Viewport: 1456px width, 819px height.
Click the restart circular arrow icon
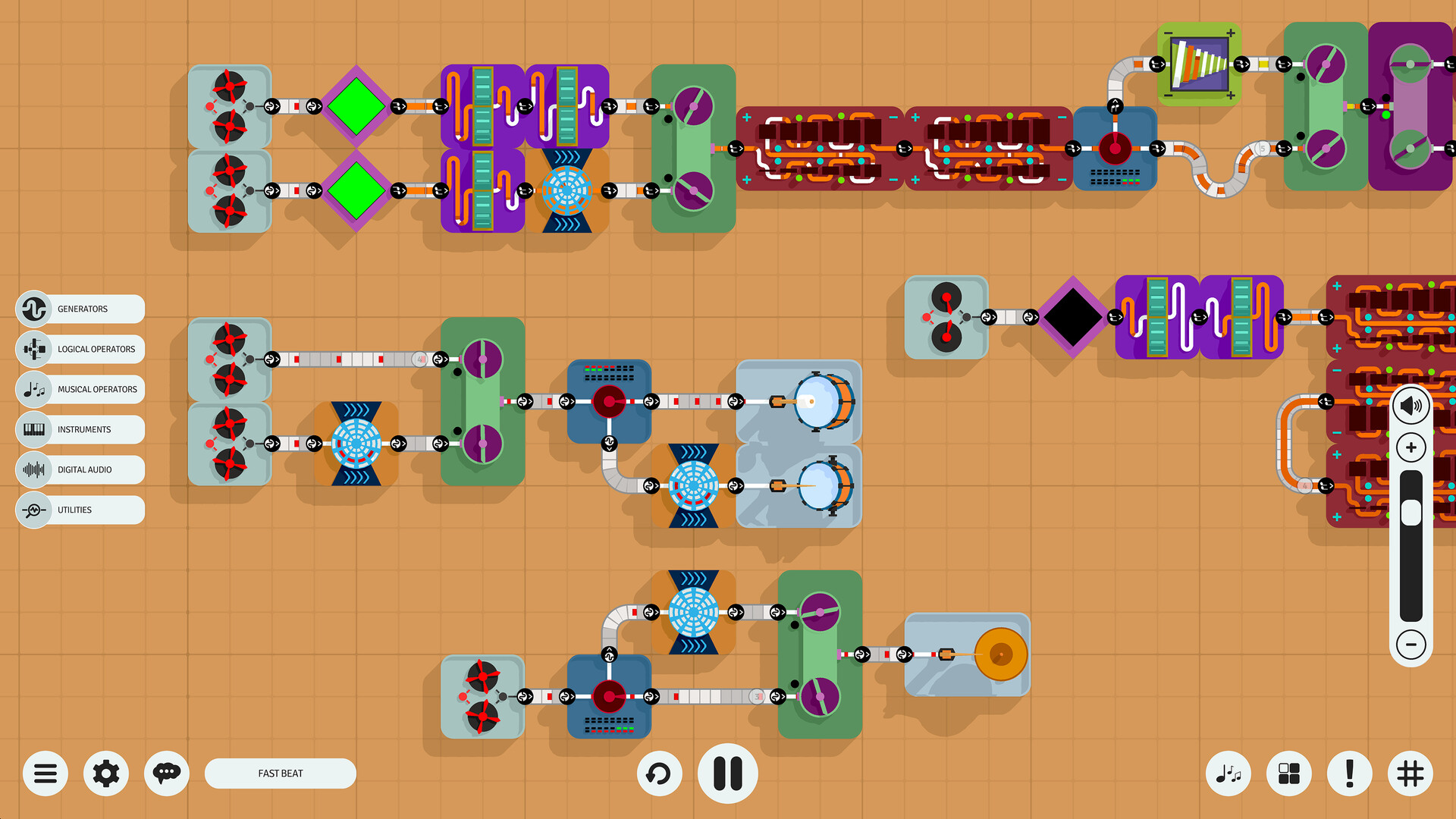[659, 773]
